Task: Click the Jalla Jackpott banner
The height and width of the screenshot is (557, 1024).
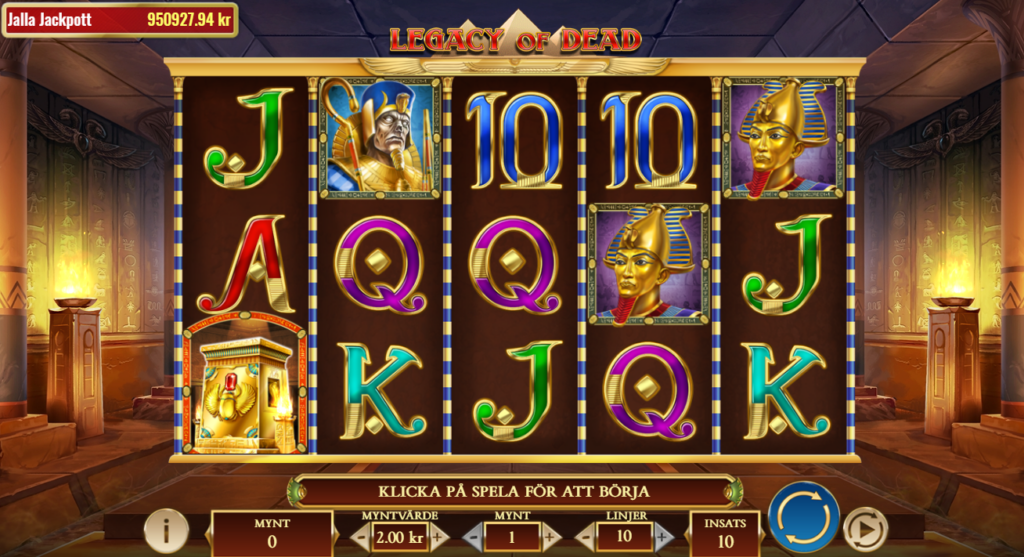Action: click(x=120, y=19)
